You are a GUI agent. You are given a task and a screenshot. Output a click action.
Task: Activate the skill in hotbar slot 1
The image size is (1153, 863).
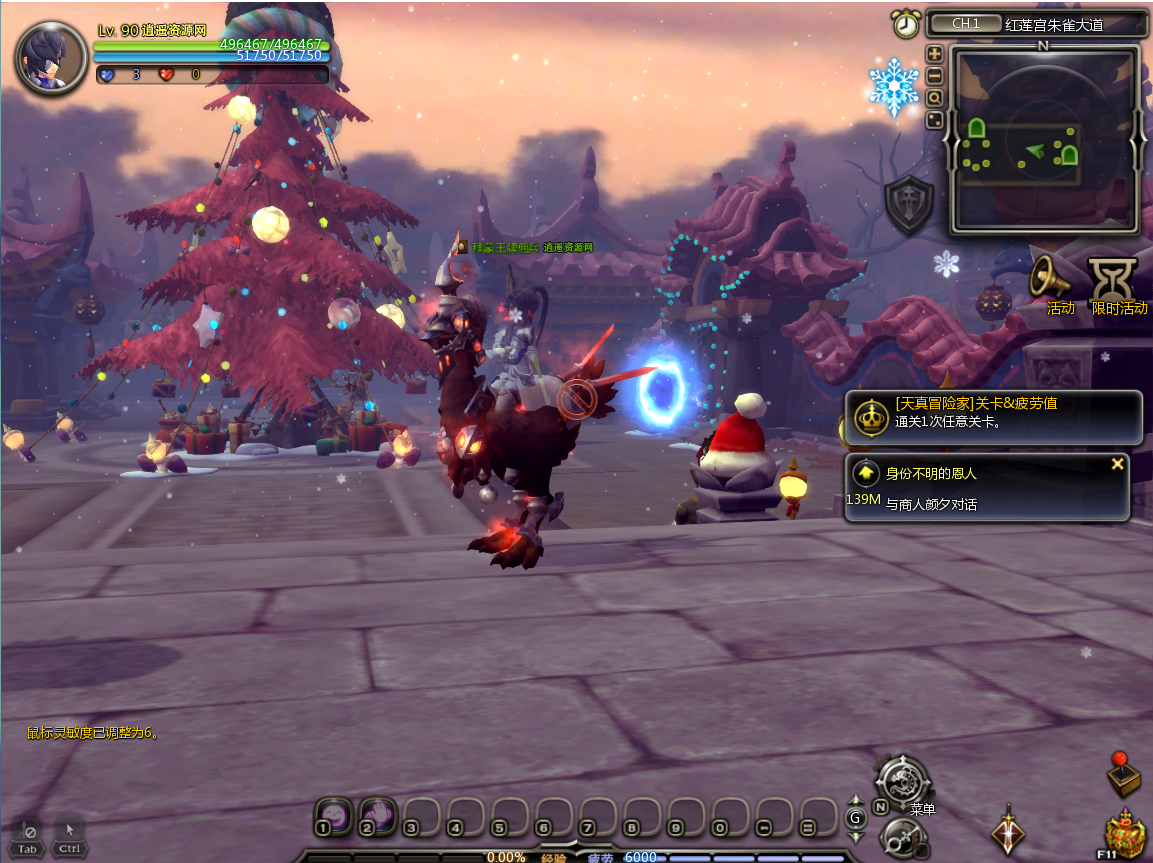coord(333,815)
